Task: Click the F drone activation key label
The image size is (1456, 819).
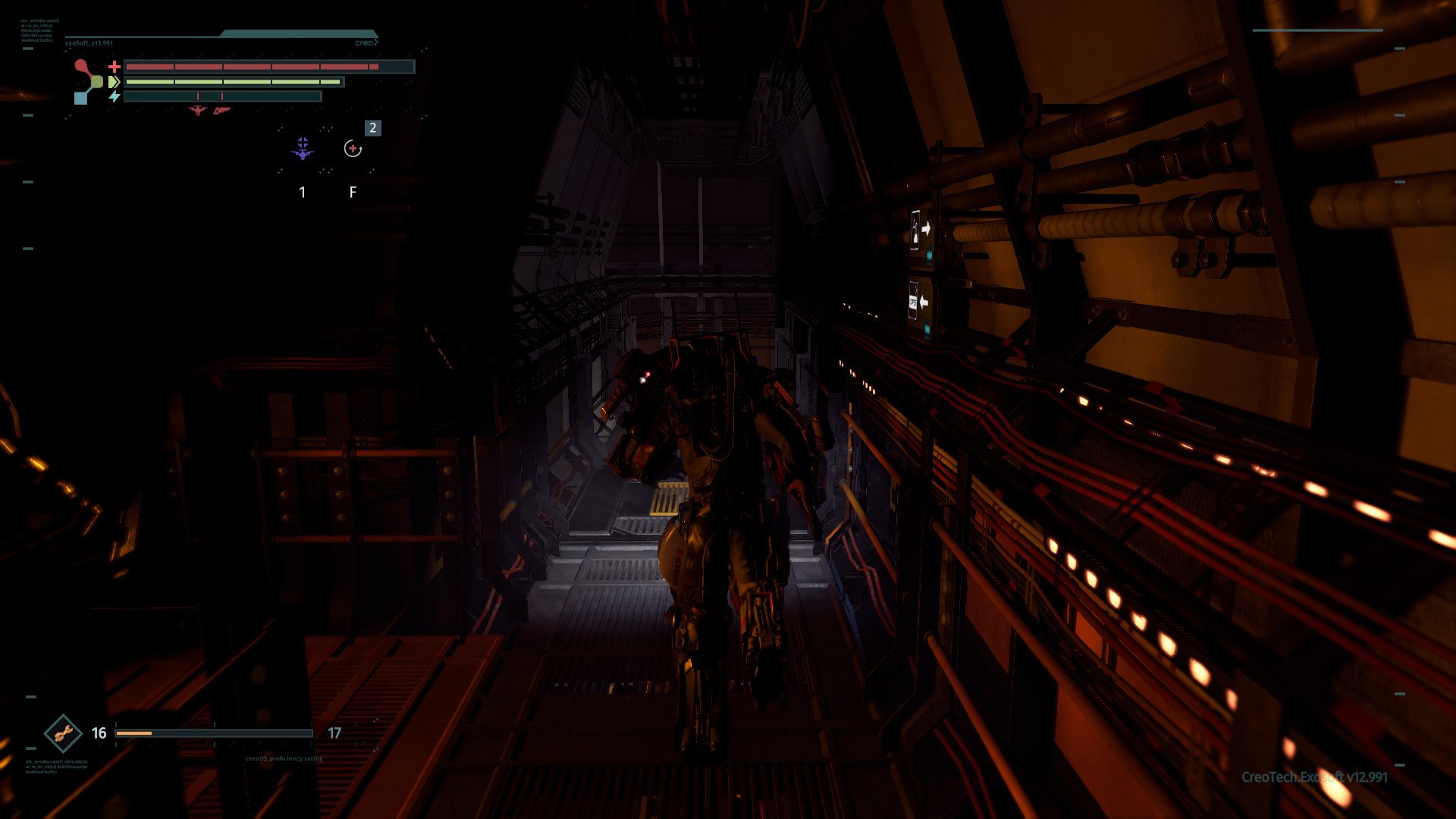Action: click(x=353, y=193)
